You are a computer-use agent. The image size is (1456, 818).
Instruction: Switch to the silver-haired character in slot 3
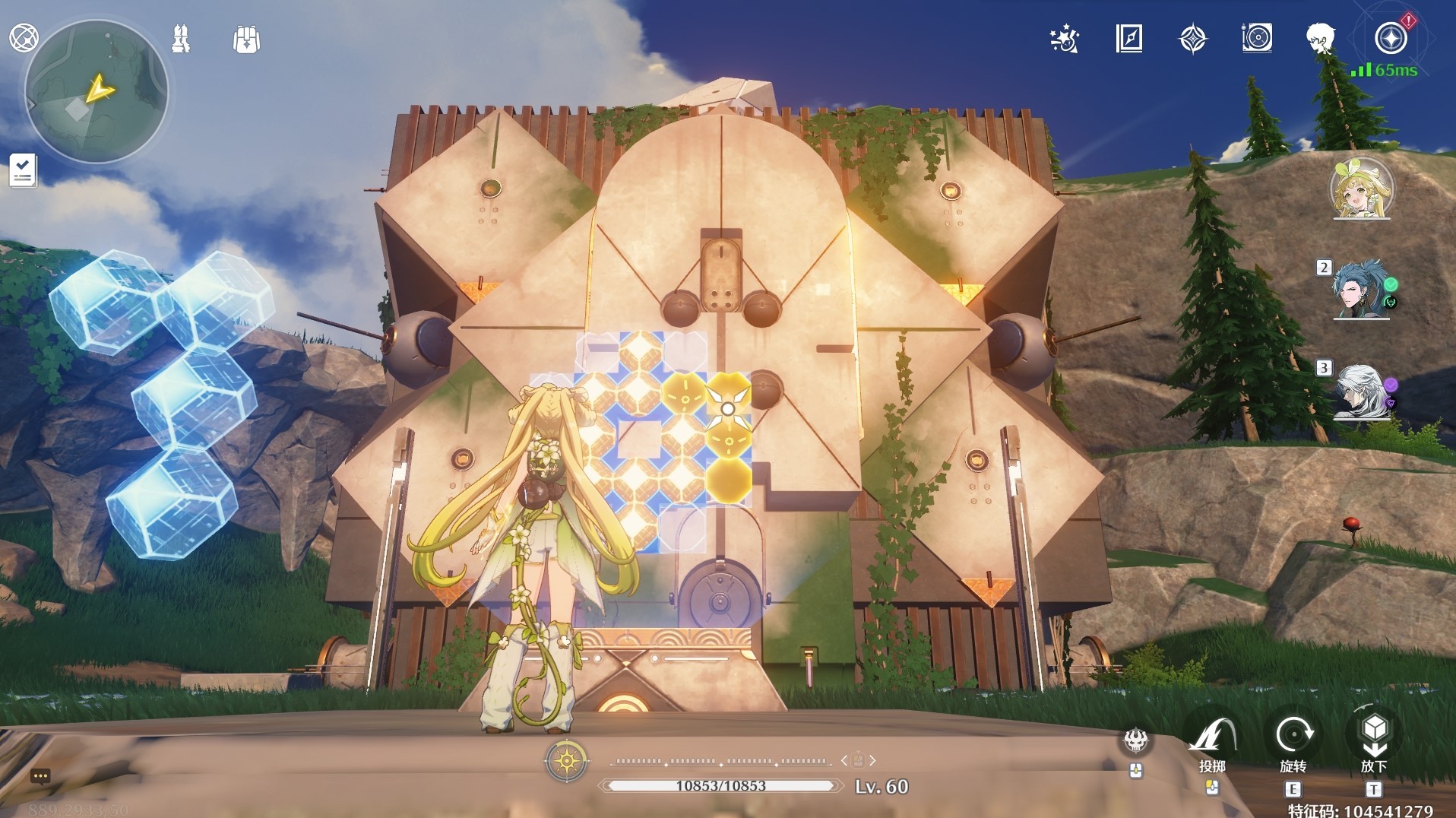(x=1360, y=392)
